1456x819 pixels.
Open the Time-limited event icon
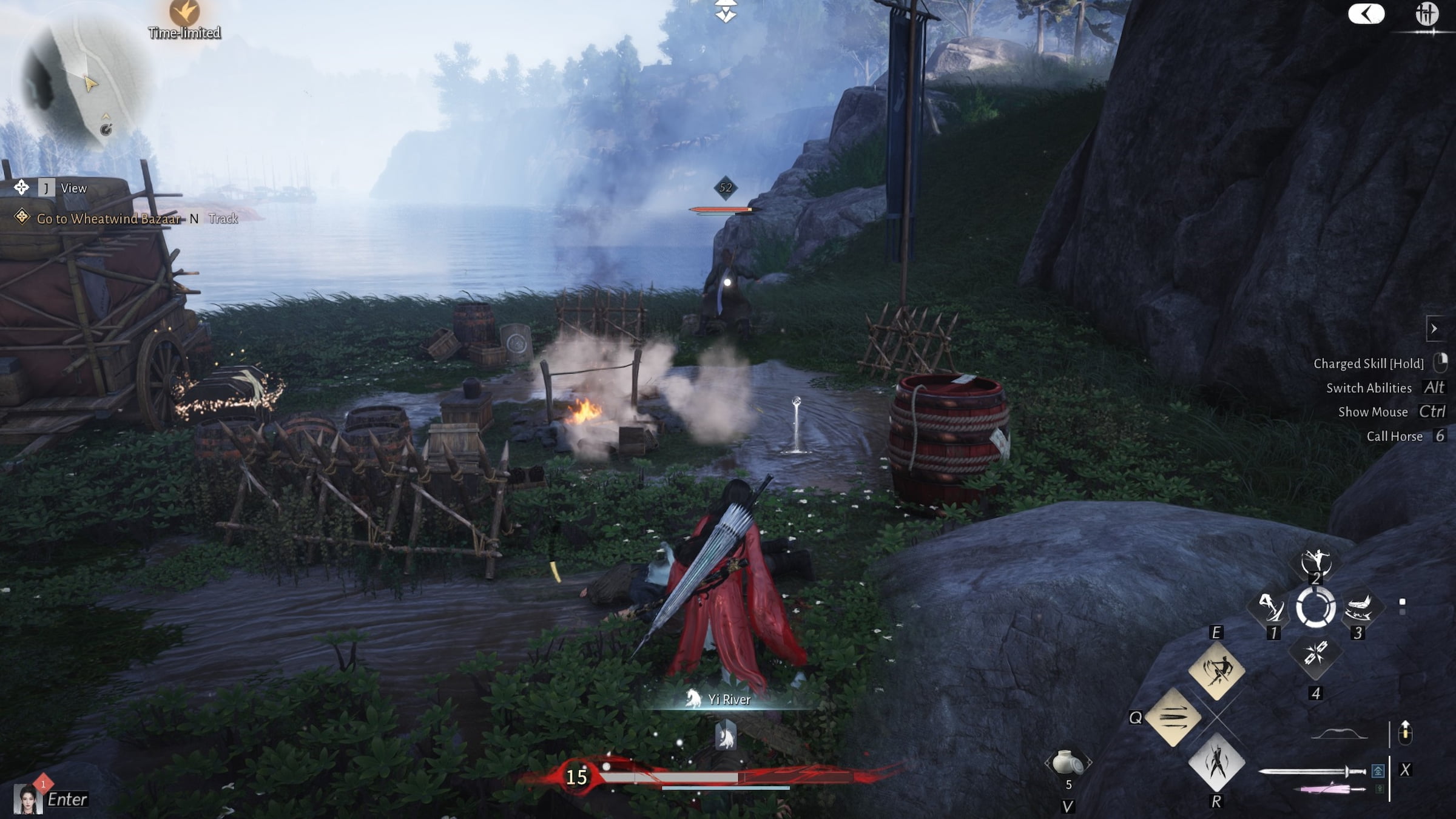(x=184, y=13)
